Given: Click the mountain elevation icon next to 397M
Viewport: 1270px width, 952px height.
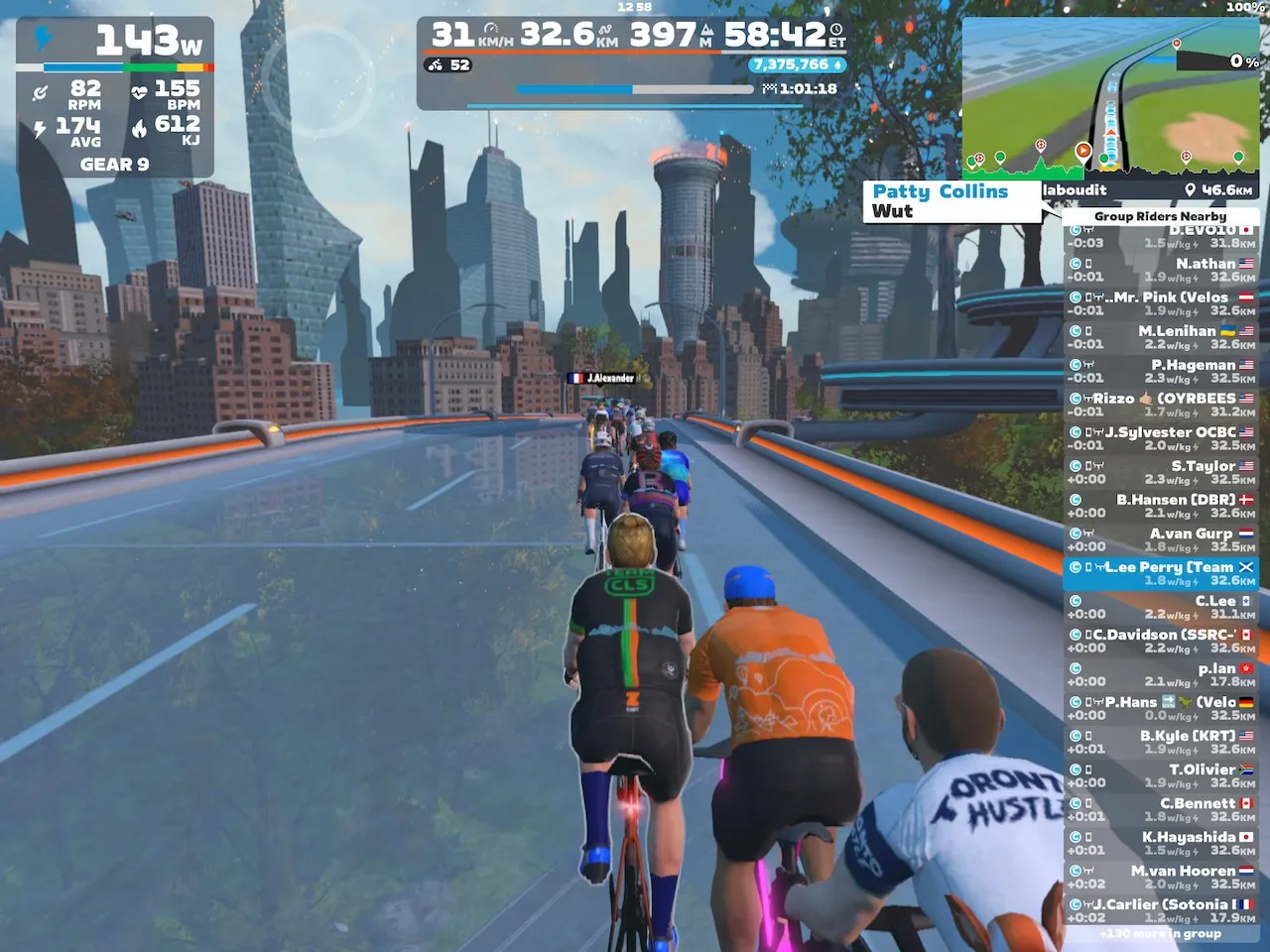Looking at the screenshot, I should pyautogui.click(x=705, y=31).
